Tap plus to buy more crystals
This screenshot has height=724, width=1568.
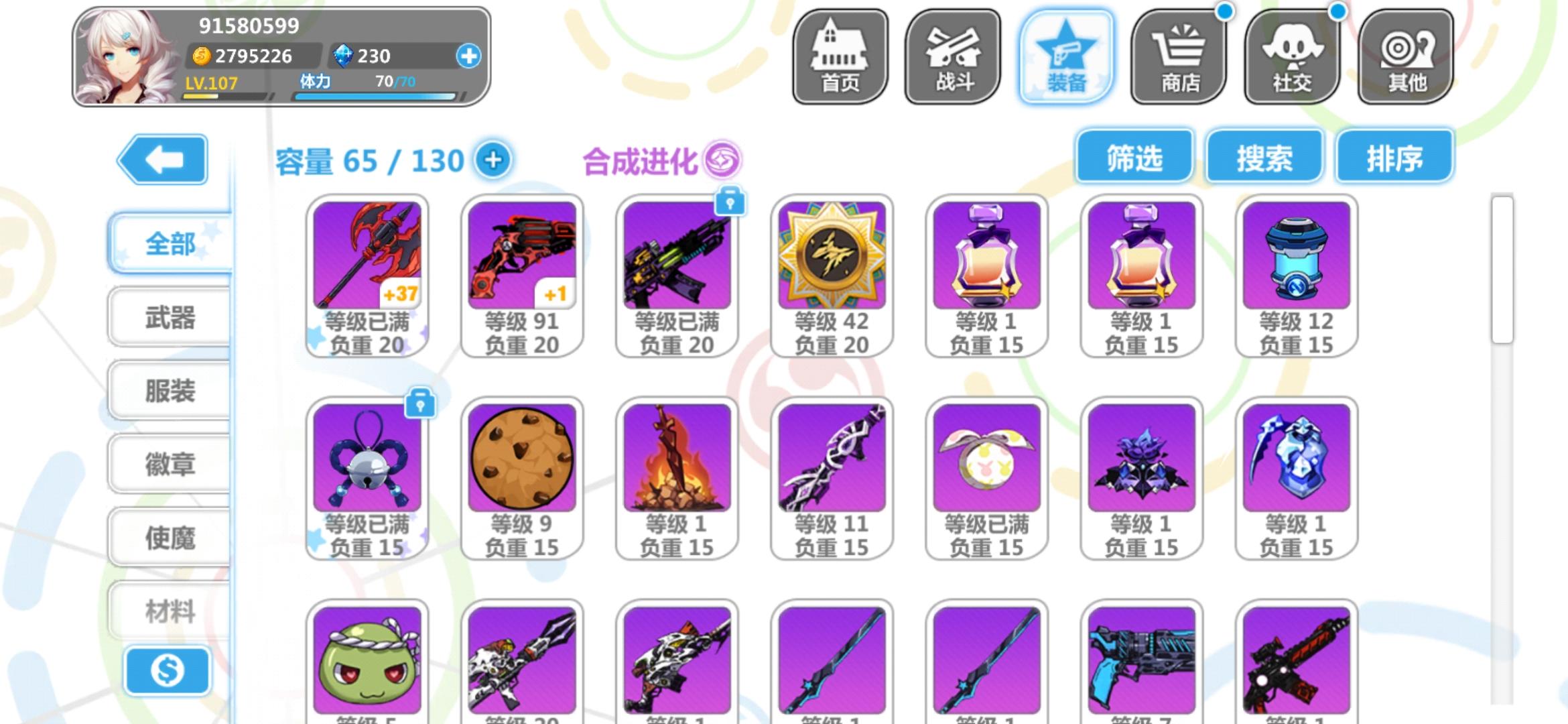472,56
